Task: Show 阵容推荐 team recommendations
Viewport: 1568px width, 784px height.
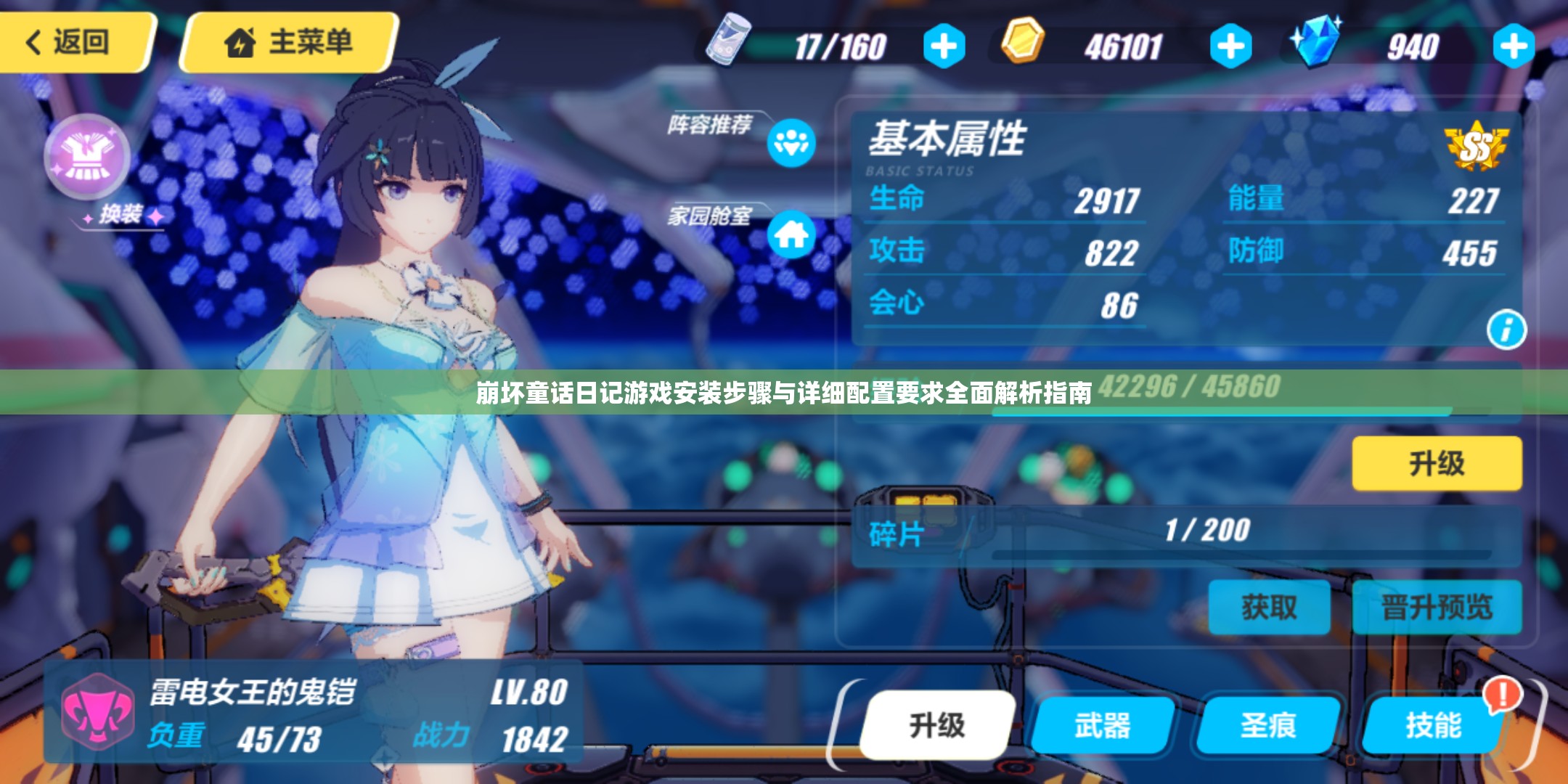Action: [x=791, y=143]
